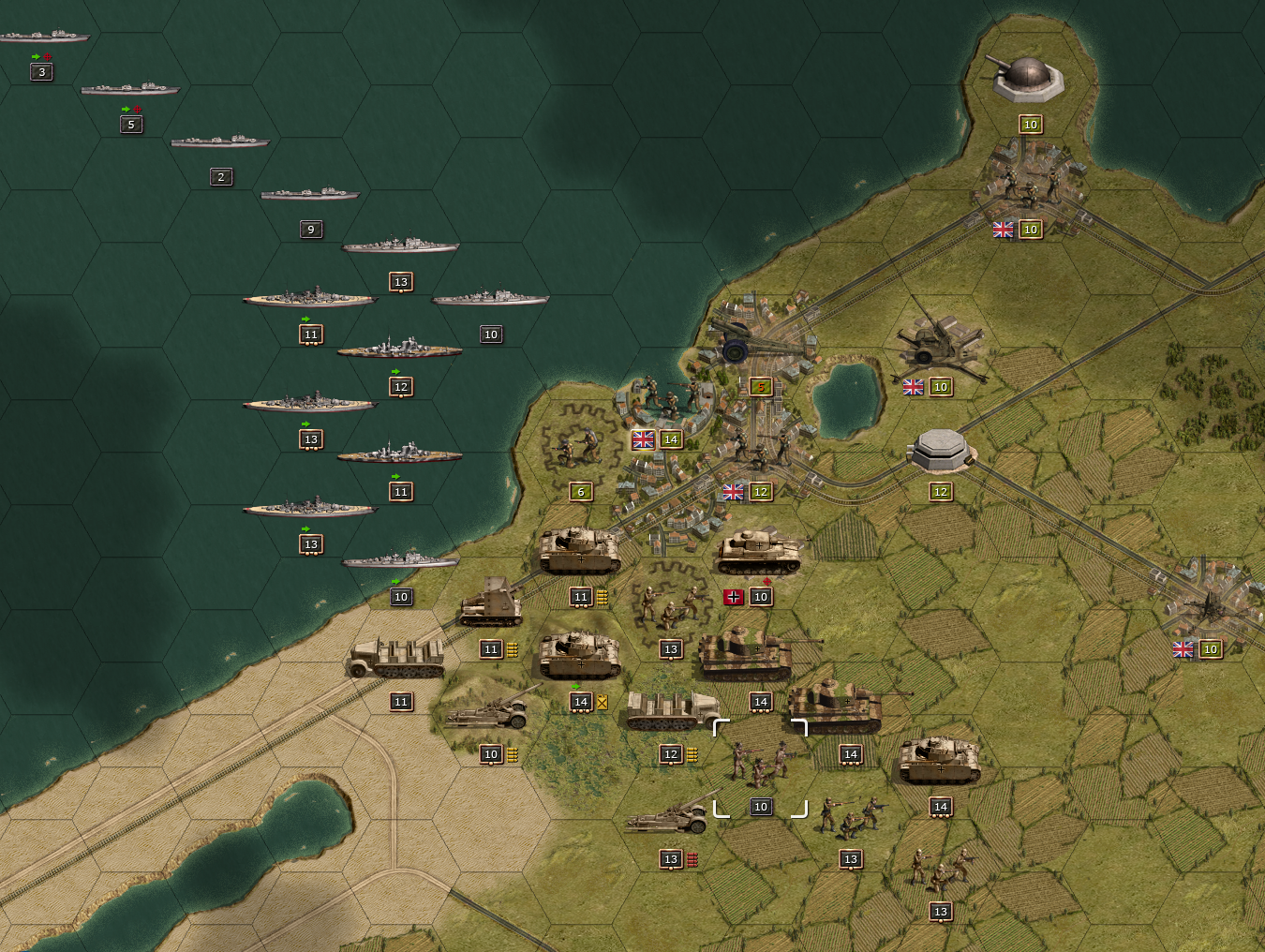Target the British anti-aircraft gun unit

tap(938, 343)
